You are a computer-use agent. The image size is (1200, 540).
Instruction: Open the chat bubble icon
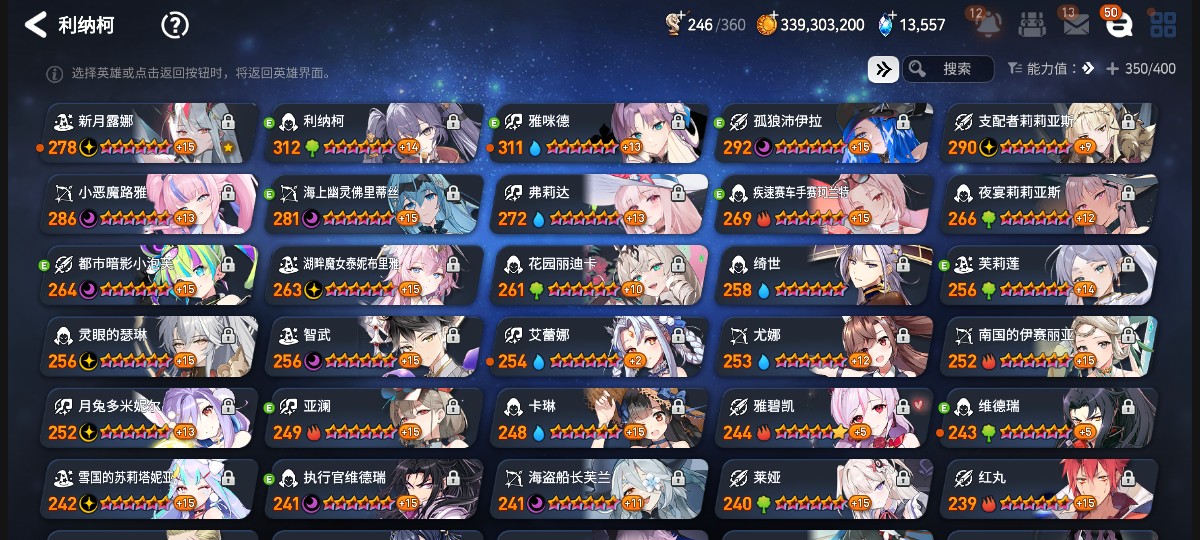[1118, 24]
